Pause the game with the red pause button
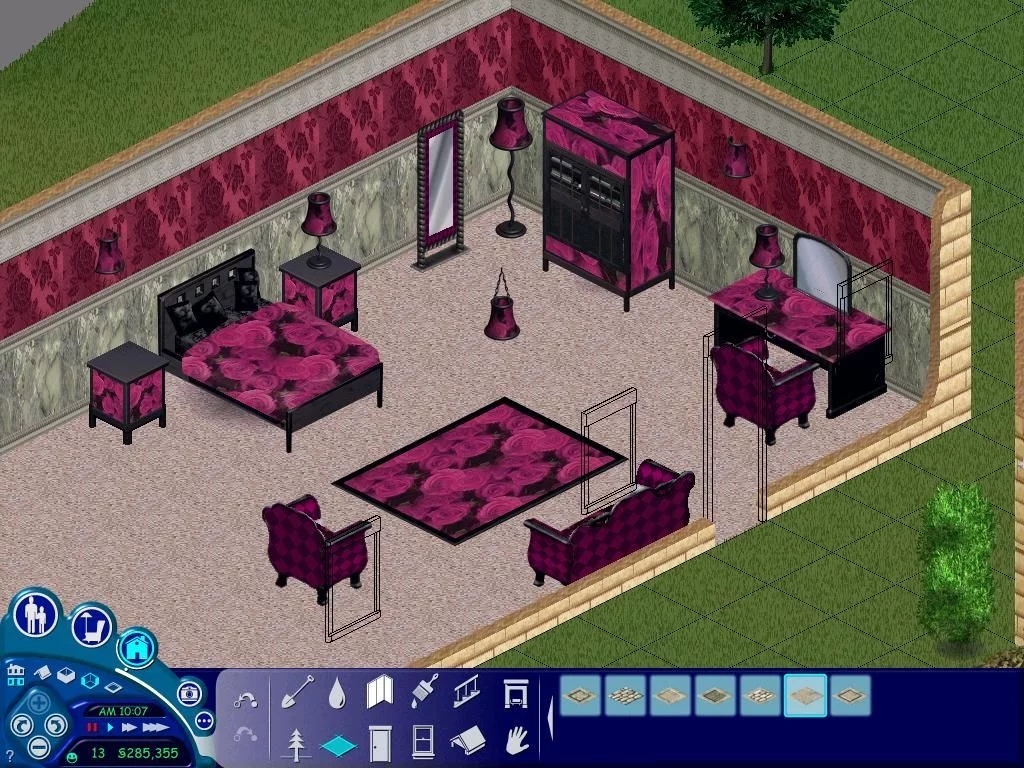This screenshot has width=1024, height=768. click(x=92, y=727)
